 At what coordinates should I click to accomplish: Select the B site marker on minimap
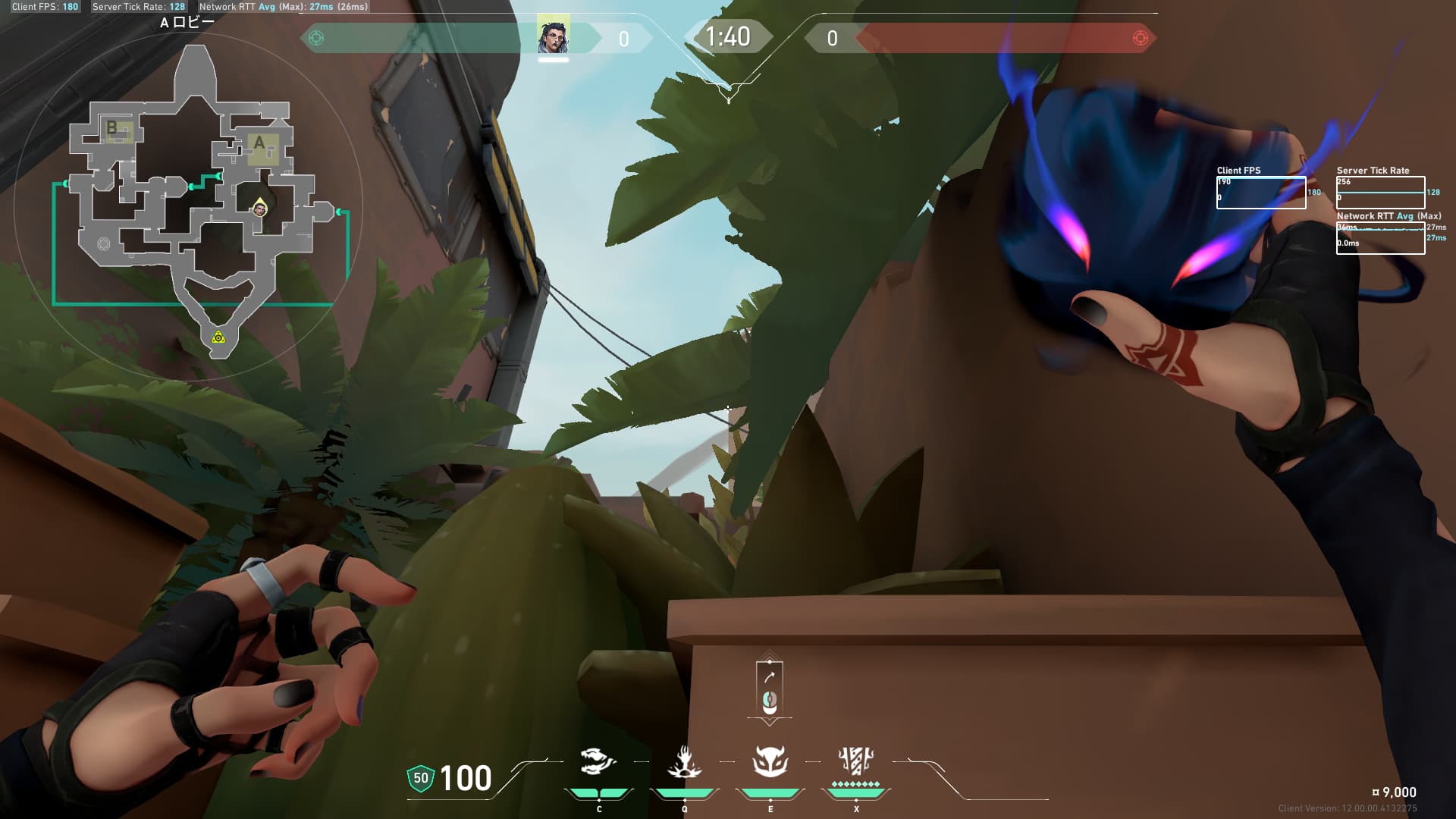(x=115, y=129)
